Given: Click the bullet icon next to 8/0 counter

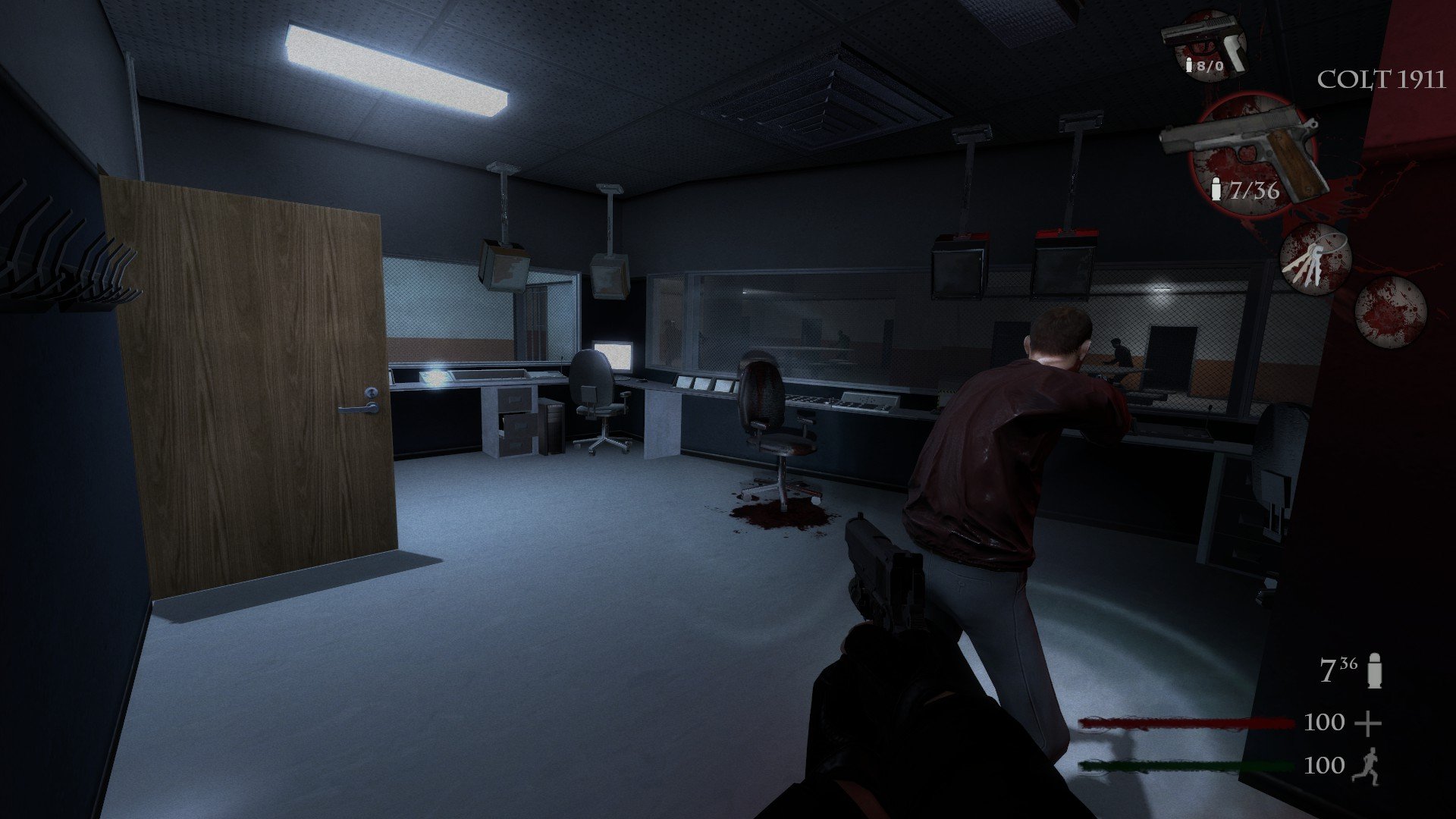Looking at the screenshot, I should tap(1188, 64).
